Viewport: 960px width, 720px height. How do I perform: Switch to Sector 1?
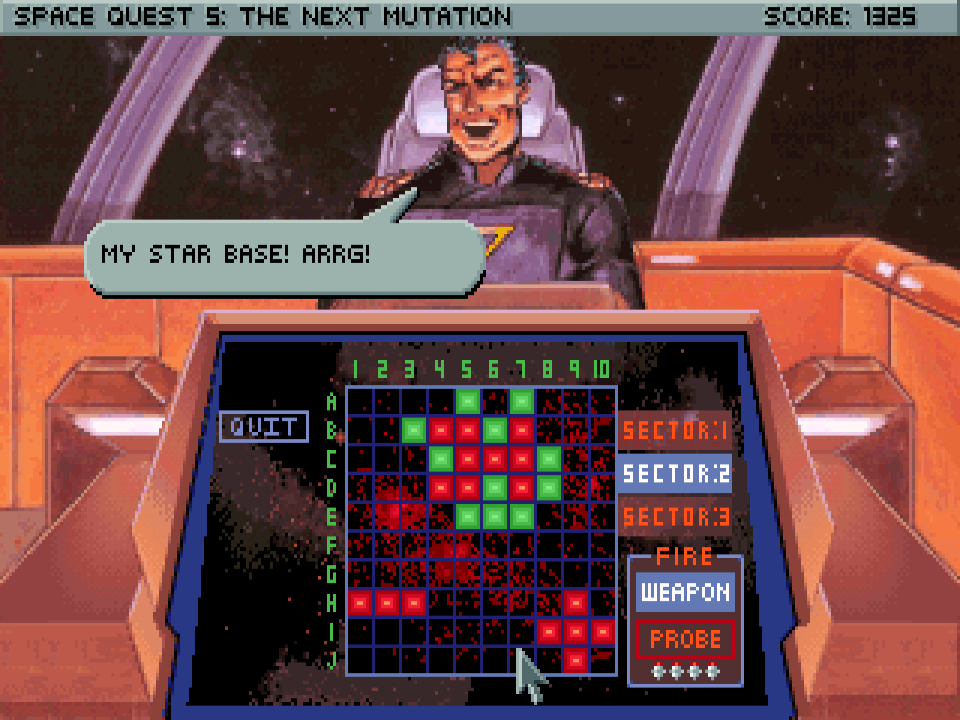(x=673, y=431)
